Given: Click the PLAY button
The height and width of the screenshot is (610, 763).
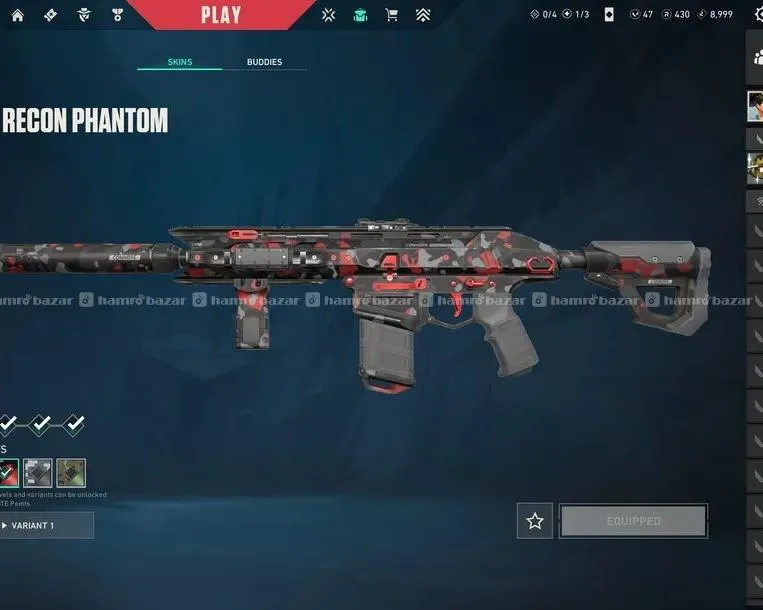Looking at the screenshot, I should click(220, 14).
